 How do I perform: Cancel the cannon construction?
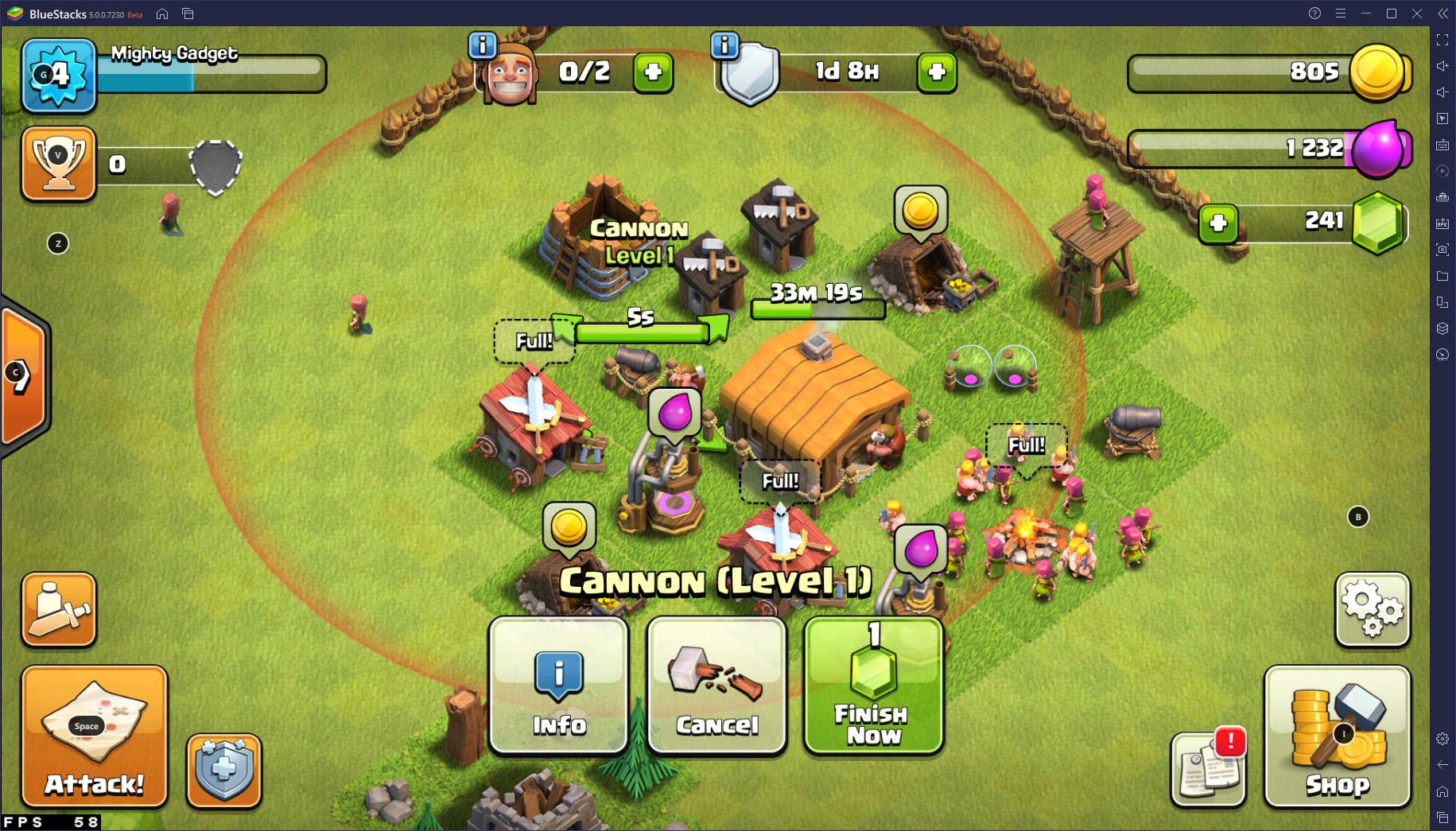click(716, 685)
